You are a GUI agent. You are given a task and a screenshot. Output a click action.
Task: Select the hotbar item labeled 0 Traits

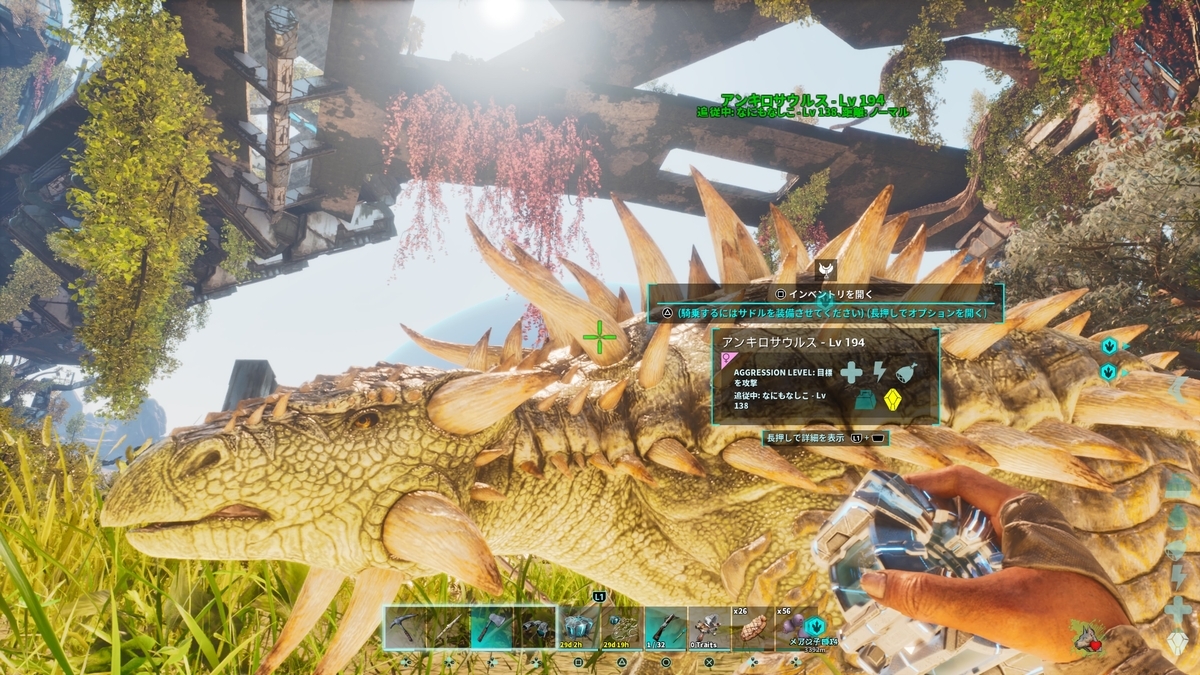click(709, 627)
